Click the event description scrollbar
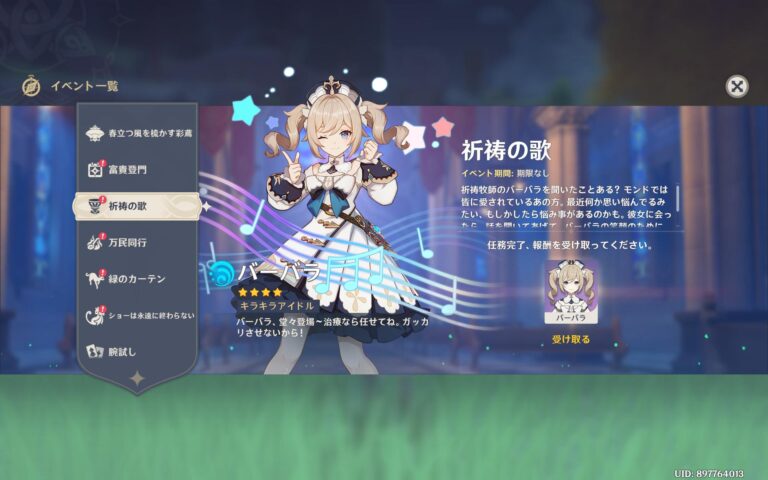Image resolution: width=768 pixels, height=480 pixels. (677, 198)
